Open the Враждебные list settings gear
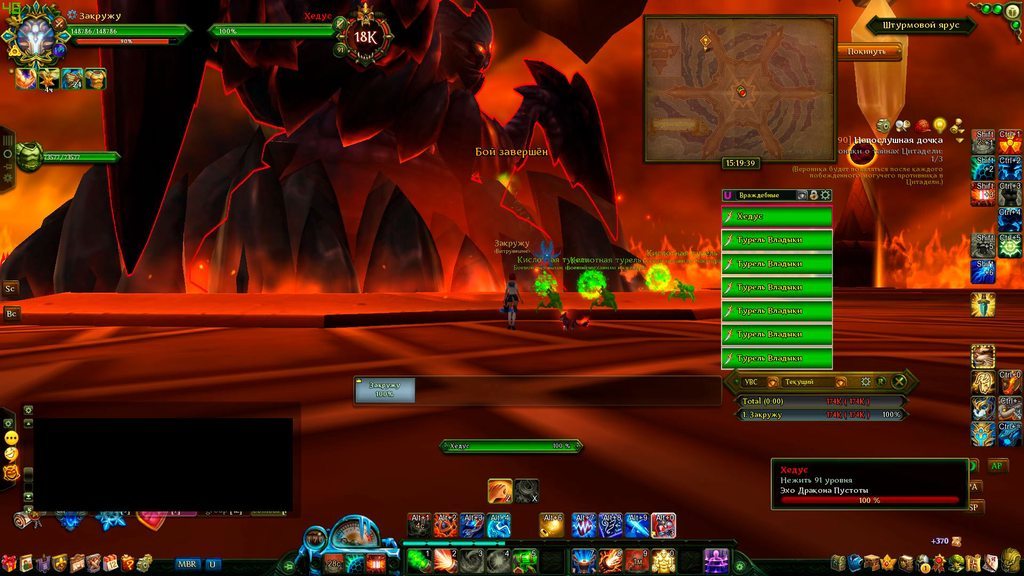This screenshot has height=576, width=1024. coord(826,195)
